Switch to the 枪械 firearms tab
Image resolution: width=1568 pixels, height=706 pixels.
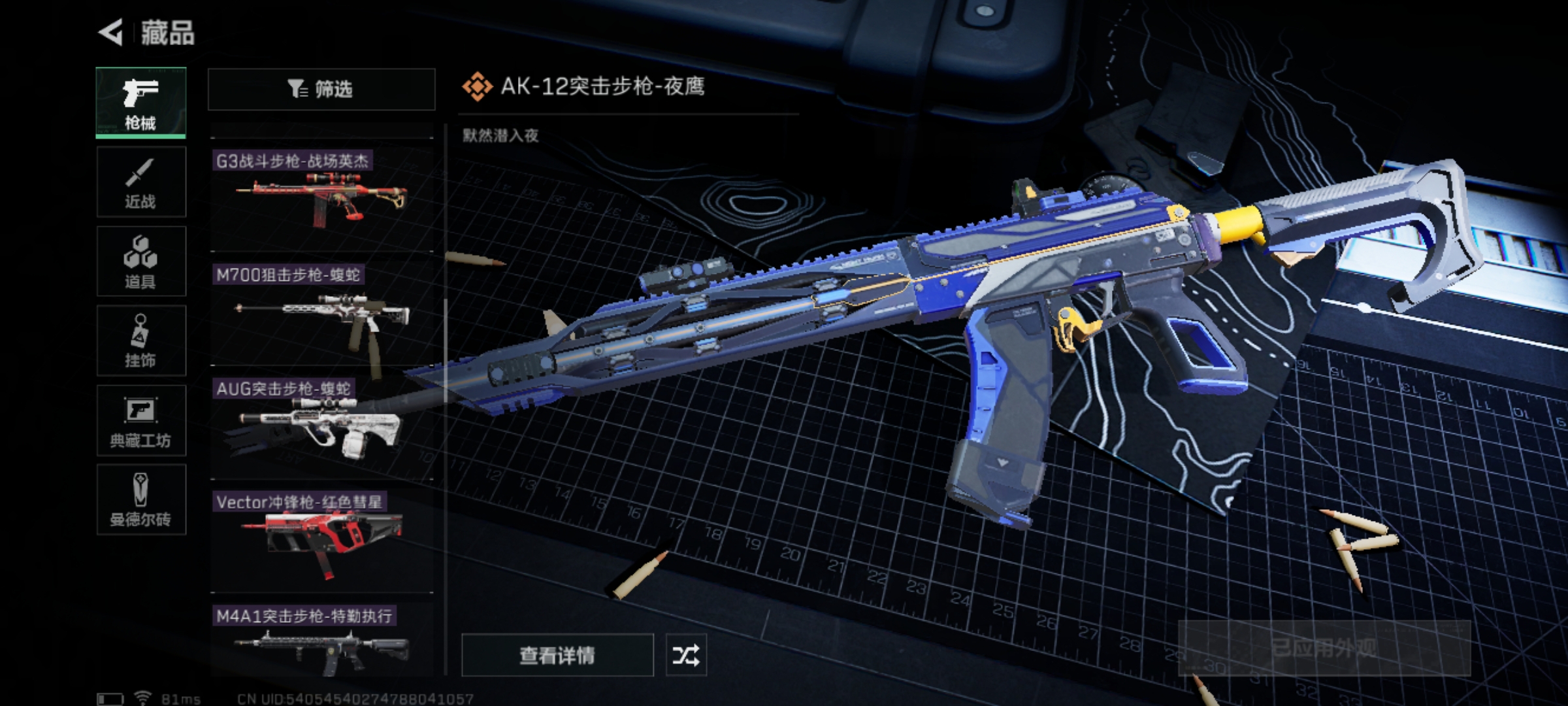pyautogui.click(x=141, y=103)
